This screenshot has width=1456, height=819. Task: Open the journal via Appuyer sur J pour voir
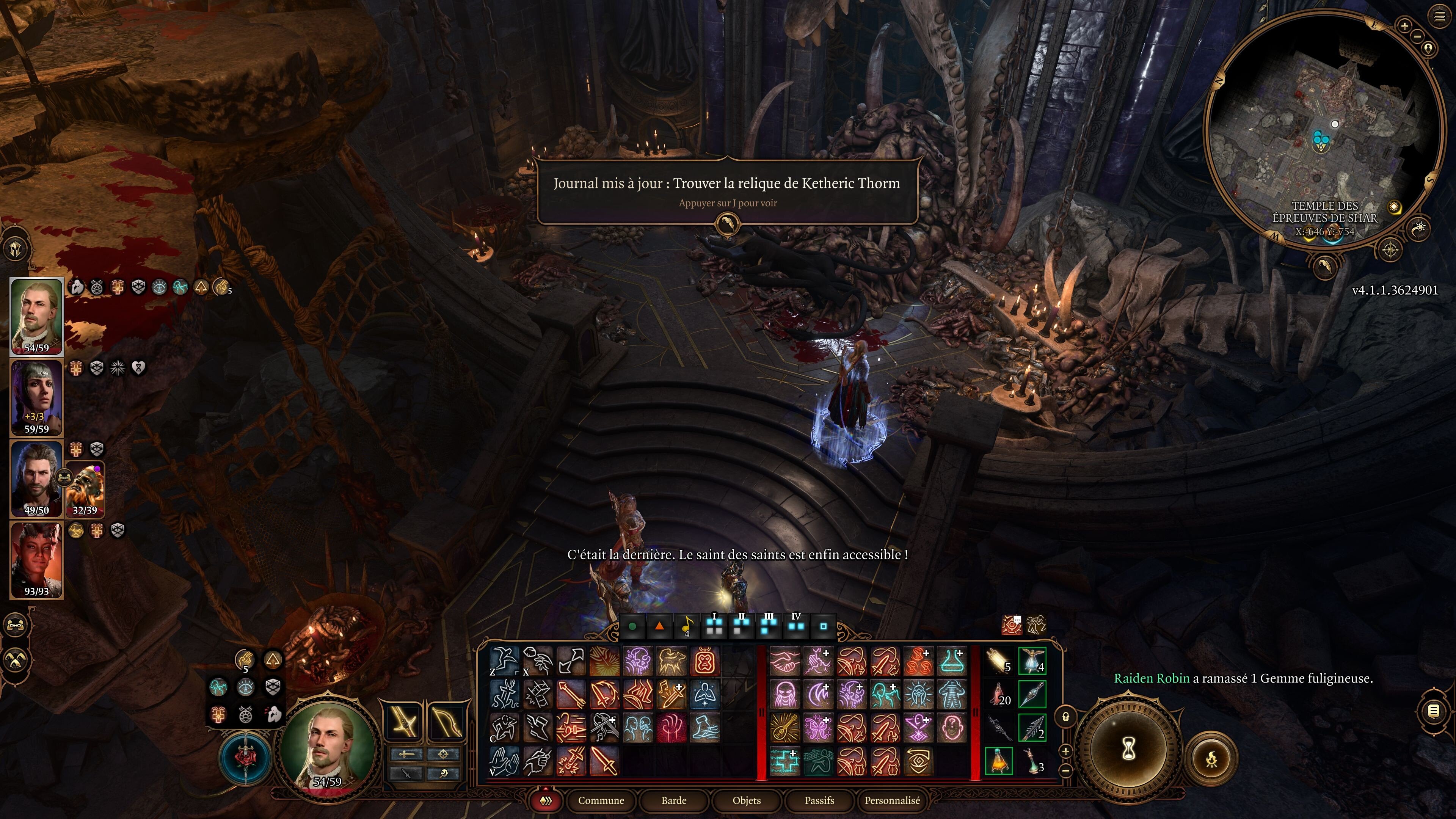coord(728,202)
